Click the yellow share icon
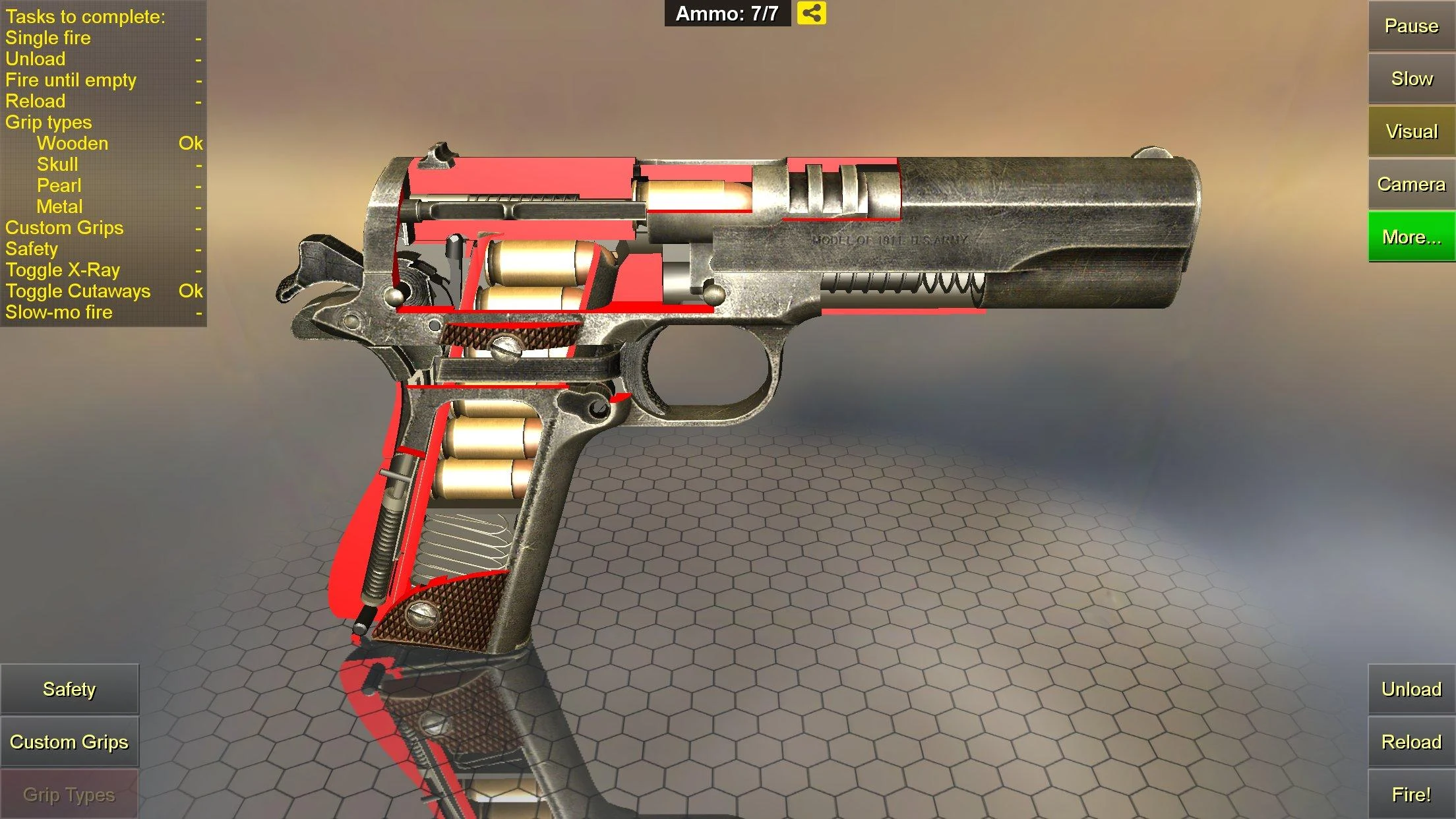 [x=812, y=13]
